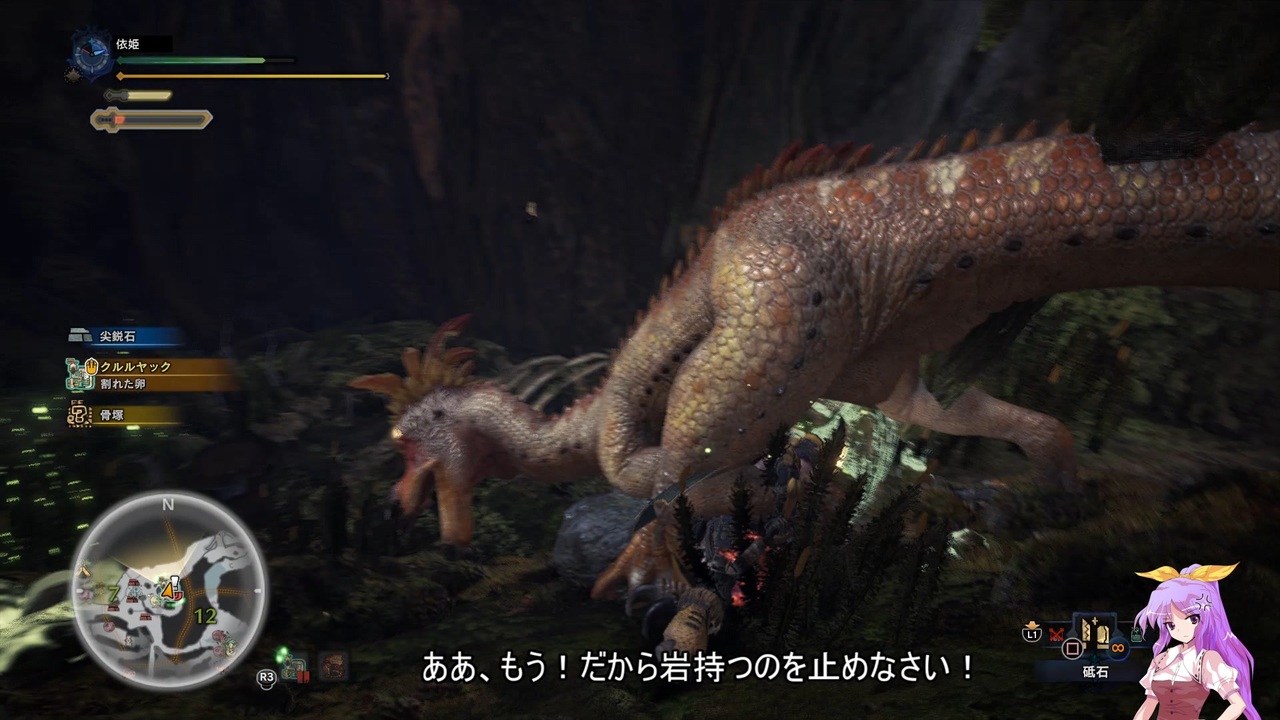Select the 砥石 whetstone item icon
The width and height of the screenshot is (1280, 720).
pyautogui.click(x=1095, y=634)
